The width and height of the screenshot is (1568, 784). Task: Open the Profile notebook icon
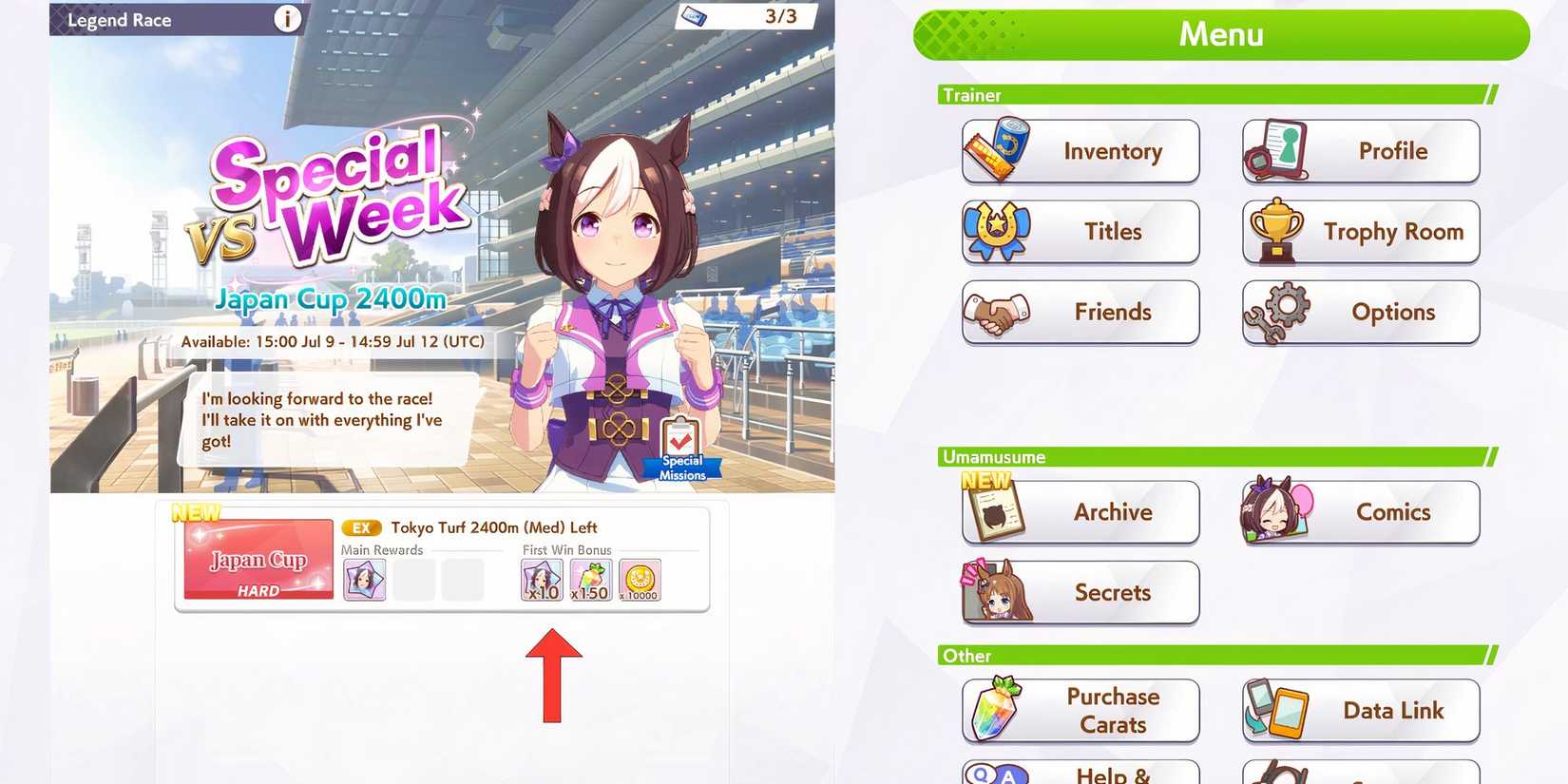pyautogui.click(x=1276, y=150)
